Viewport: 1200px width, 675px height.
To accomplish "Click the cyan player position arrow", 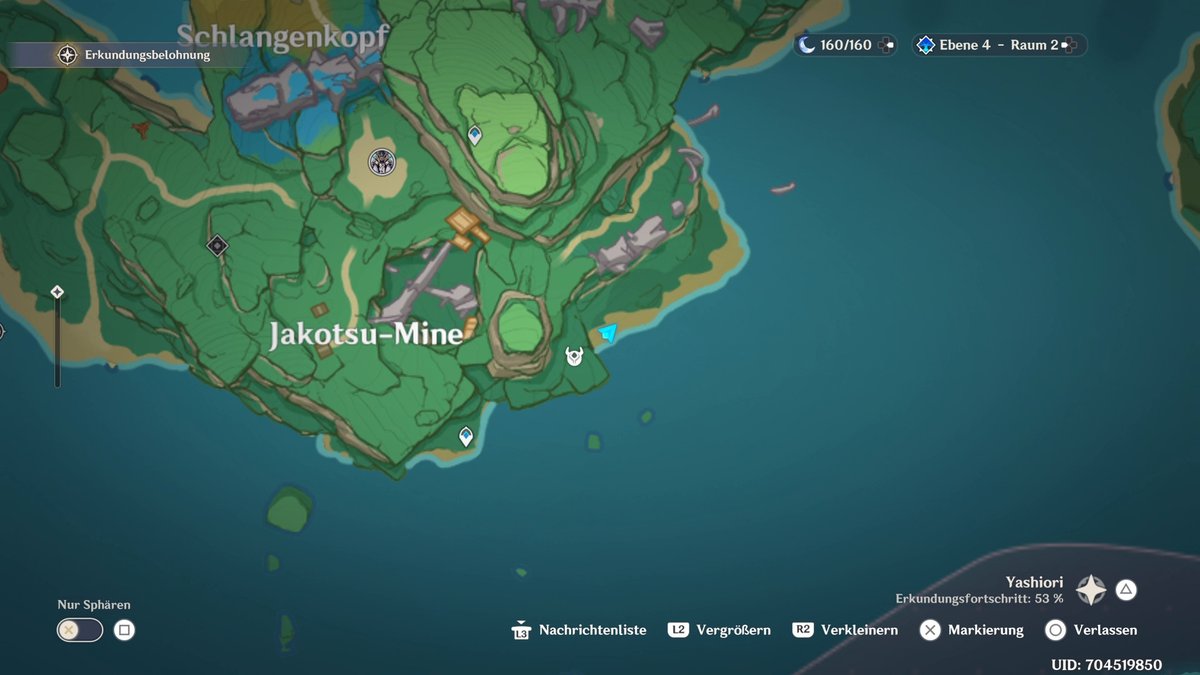I will (x=607, y=333).
